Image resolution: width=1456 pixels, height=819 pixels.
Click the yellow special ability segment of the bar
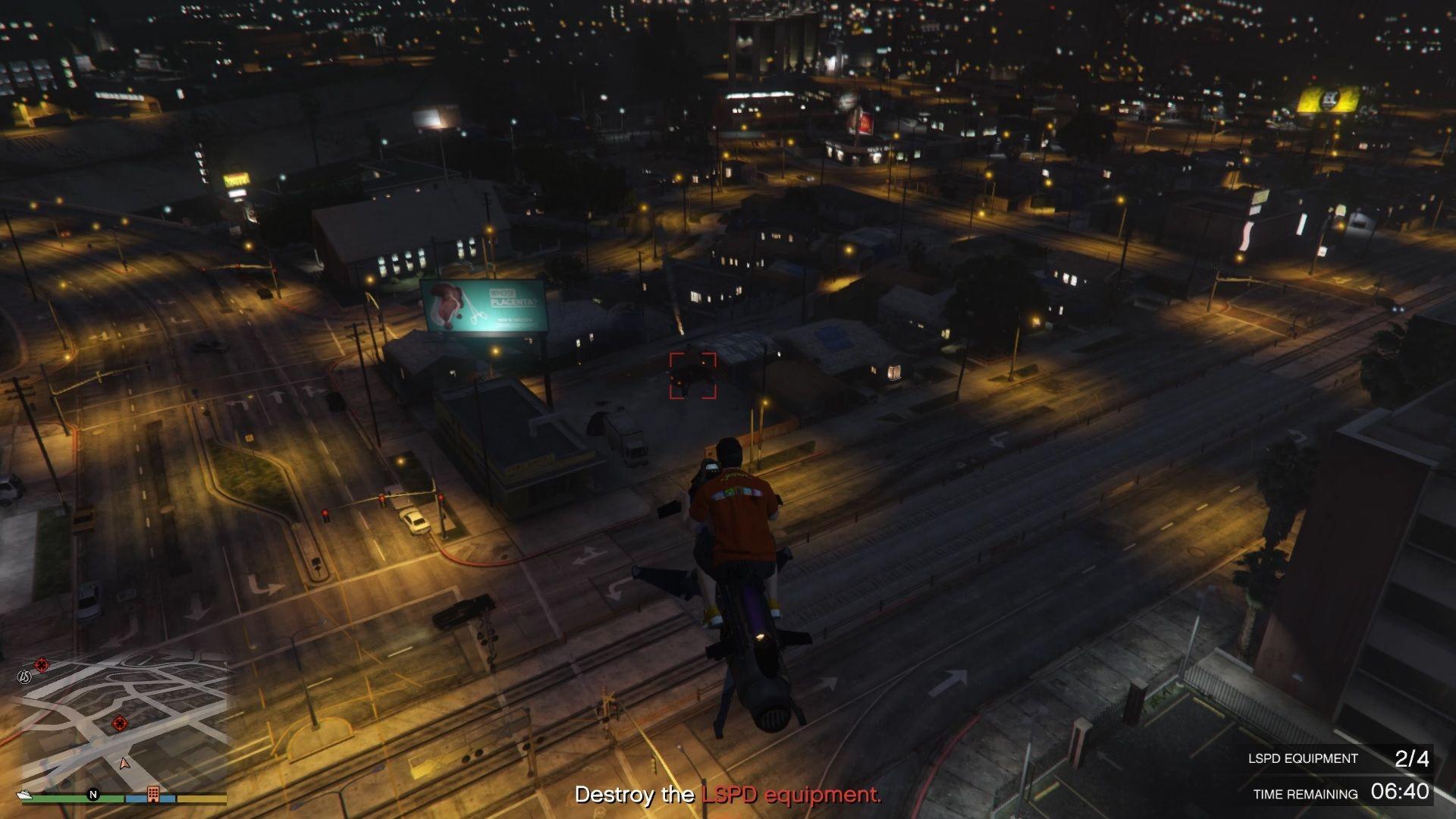[x=202, y=799]
